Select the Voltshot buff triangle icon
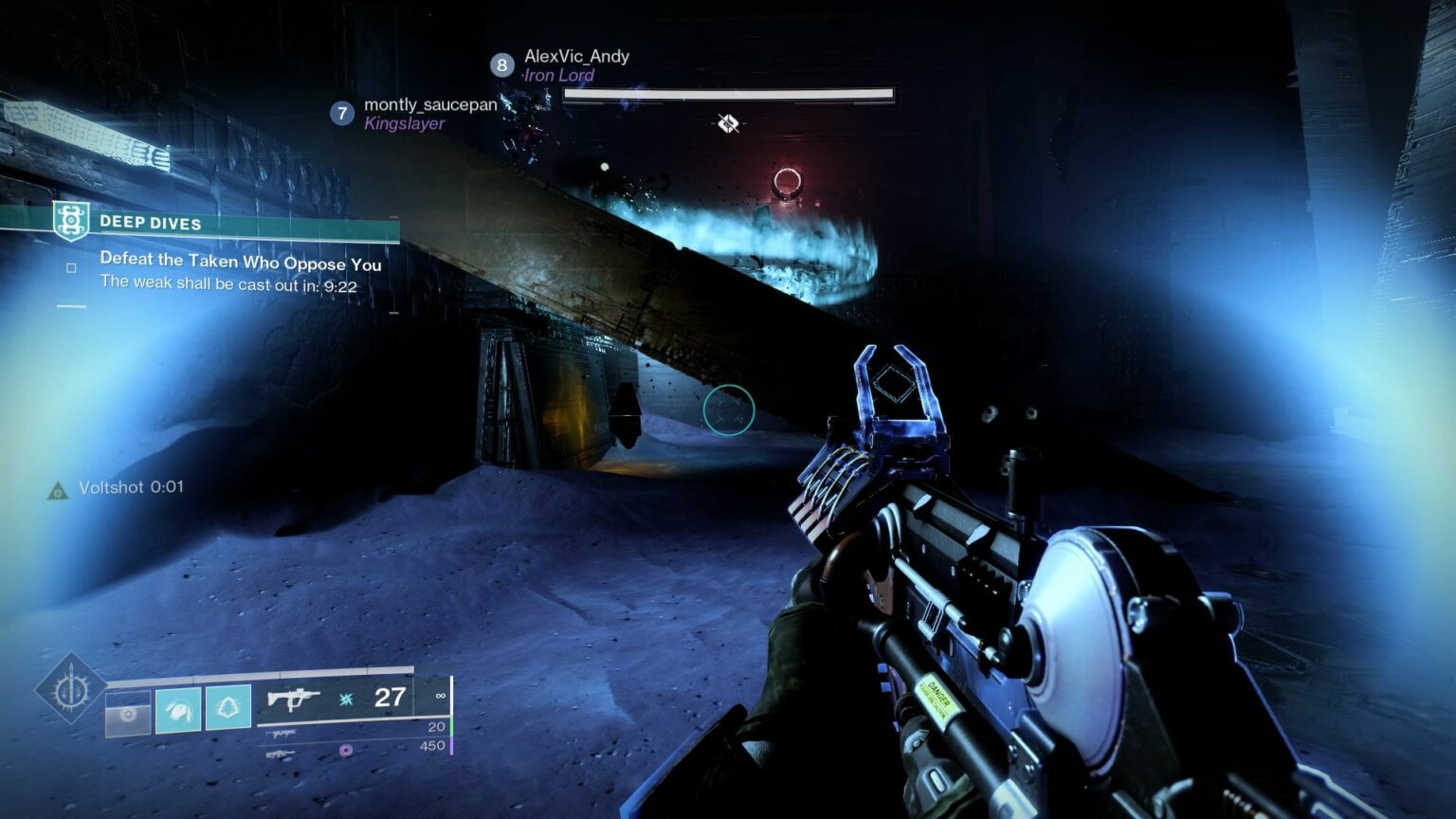 coord(56,490)
